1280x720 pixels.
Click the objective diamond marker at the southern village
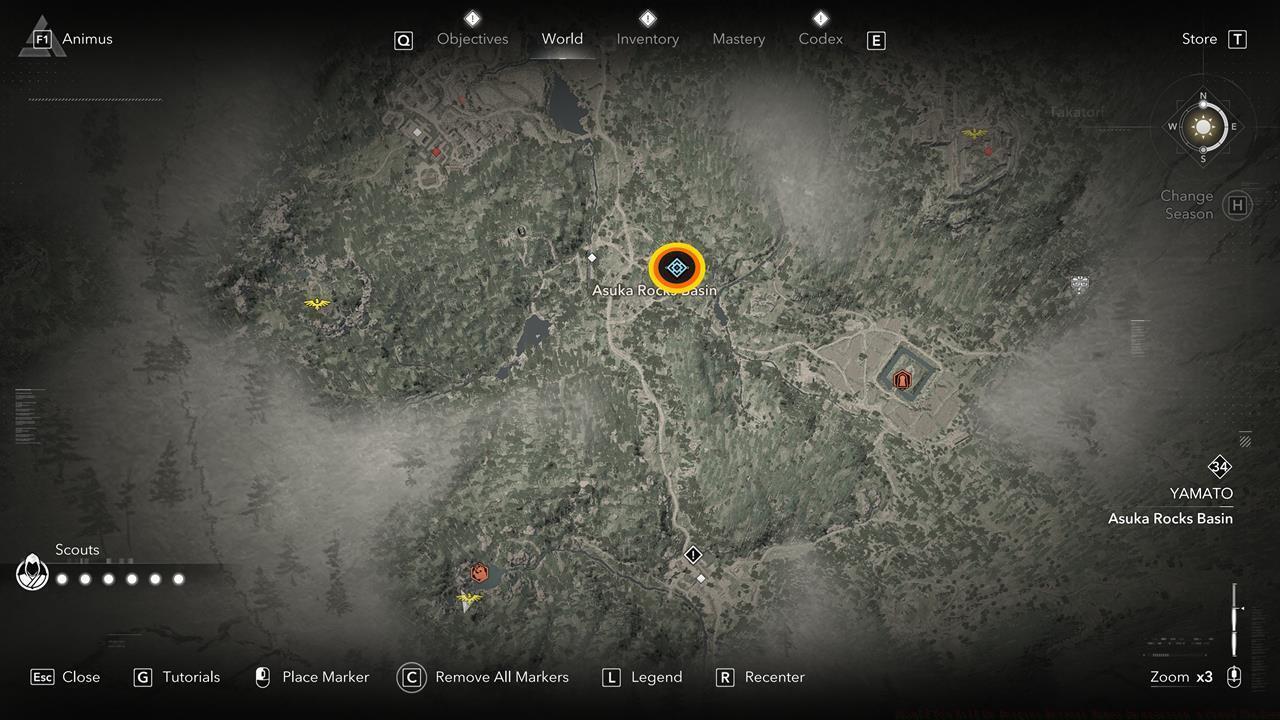[x=693, y=555]
